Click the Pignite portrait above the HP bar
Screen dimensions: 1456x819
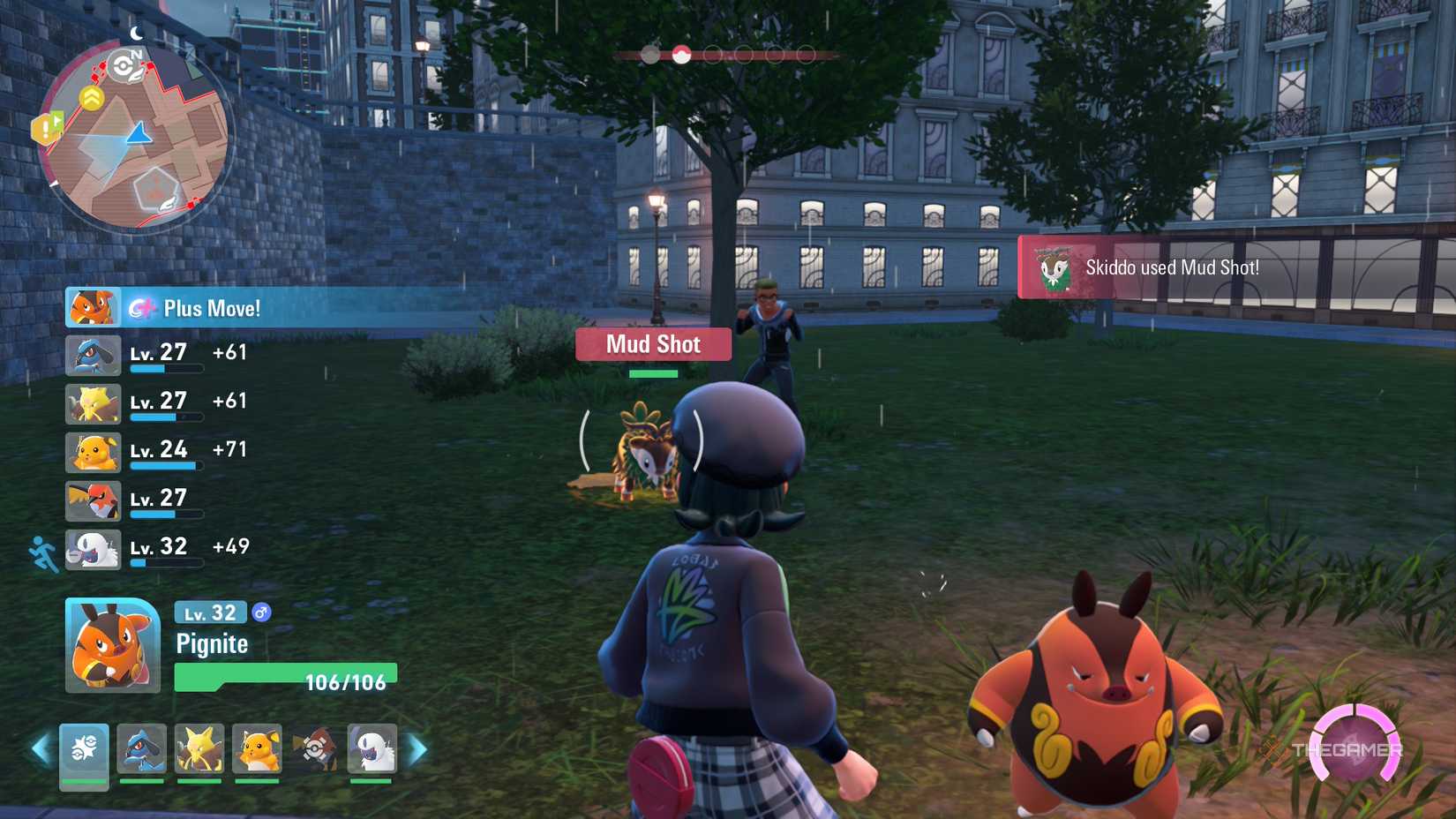112,645
